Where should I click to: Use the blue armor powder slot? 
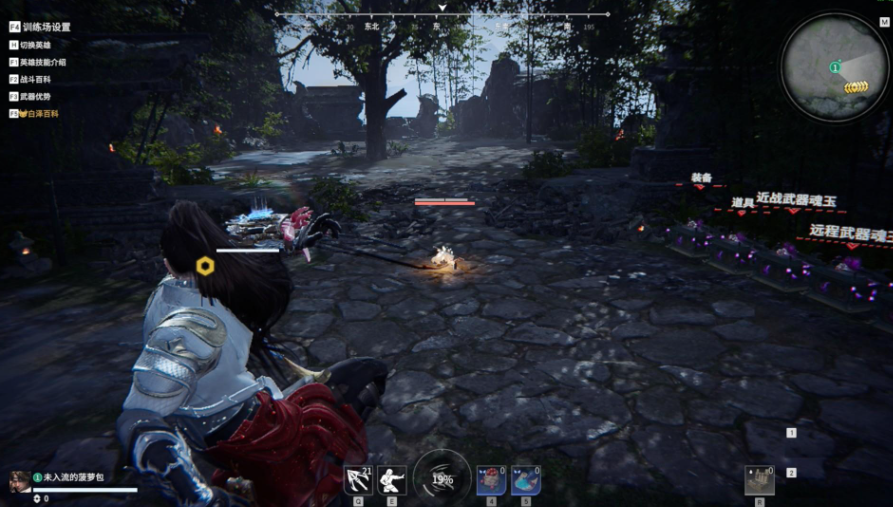point(526,480)
